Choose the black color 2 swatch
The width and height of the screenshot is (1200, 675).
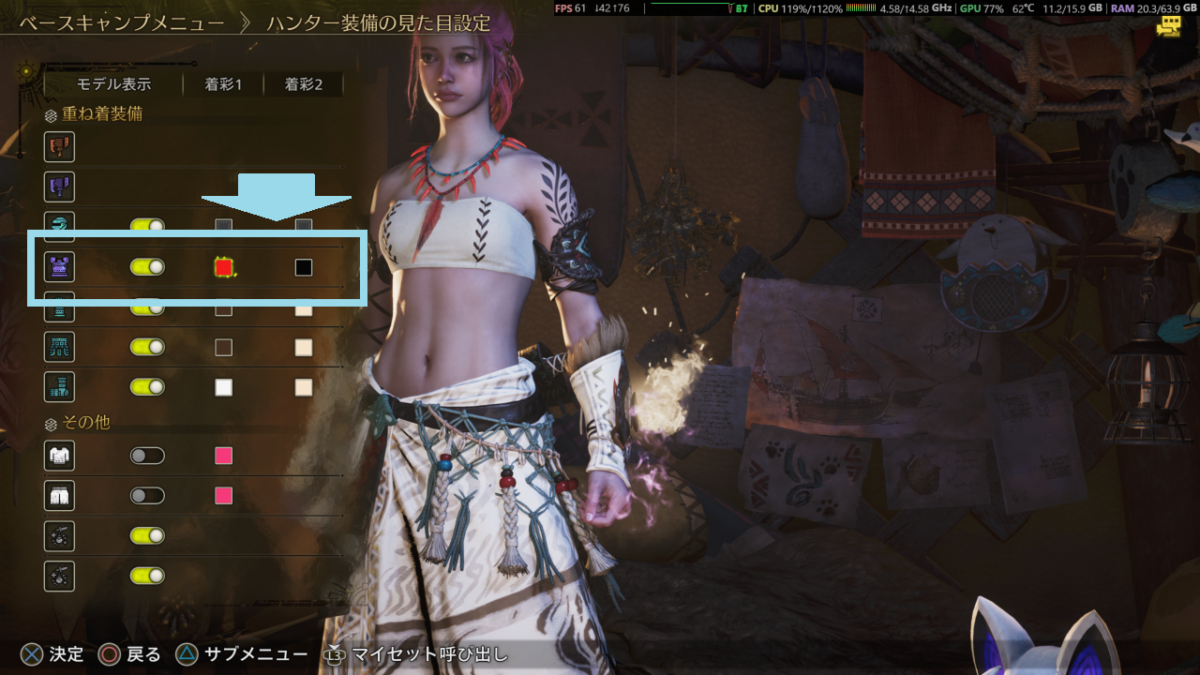pos(304,267)
